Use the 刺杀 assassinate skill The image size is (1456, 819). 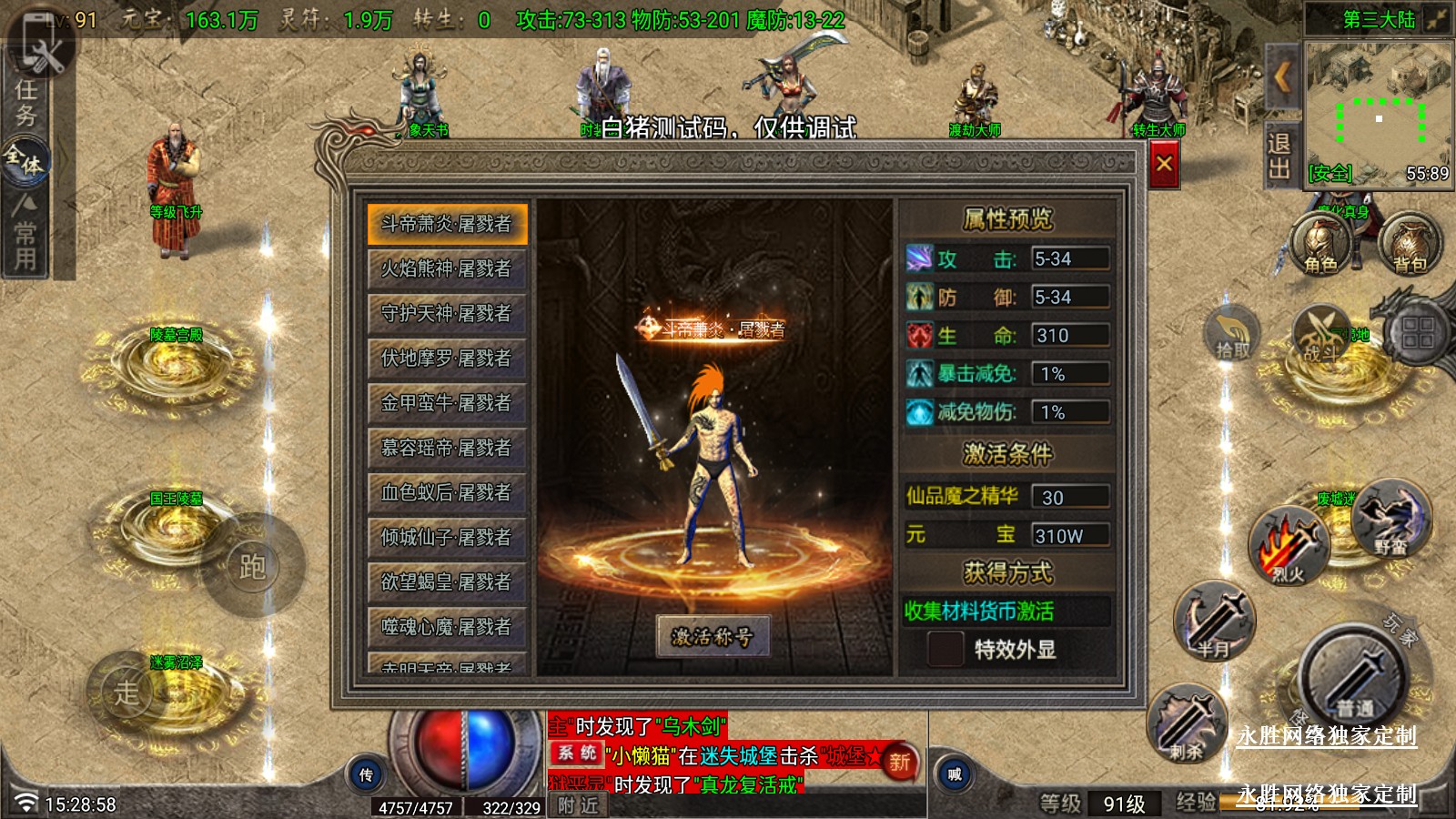pyautogui.click(x=1187, y=723)
